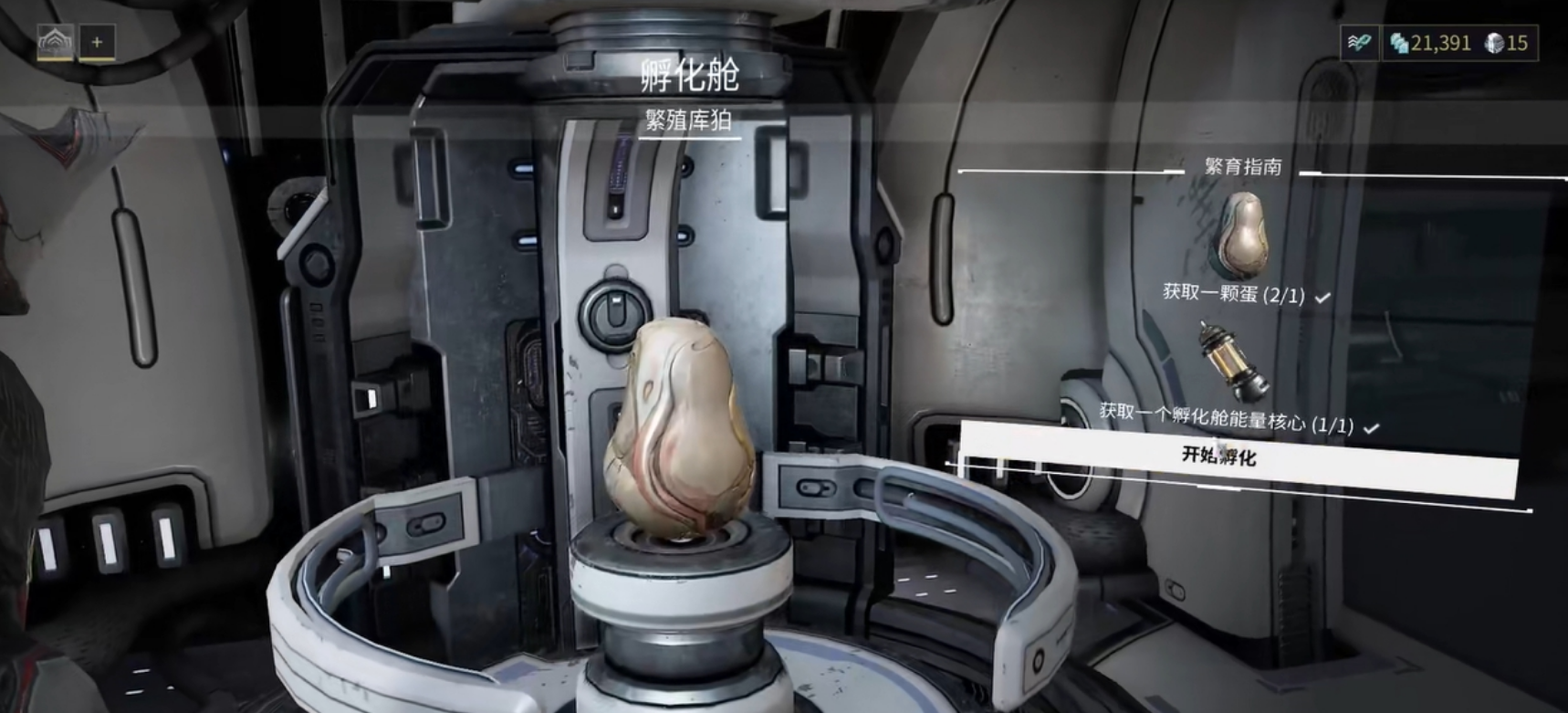1568x713 pixels.
Task: Select the egg icon in the breeding guide
Action: pyautogui.click(x=1242, y=233)
